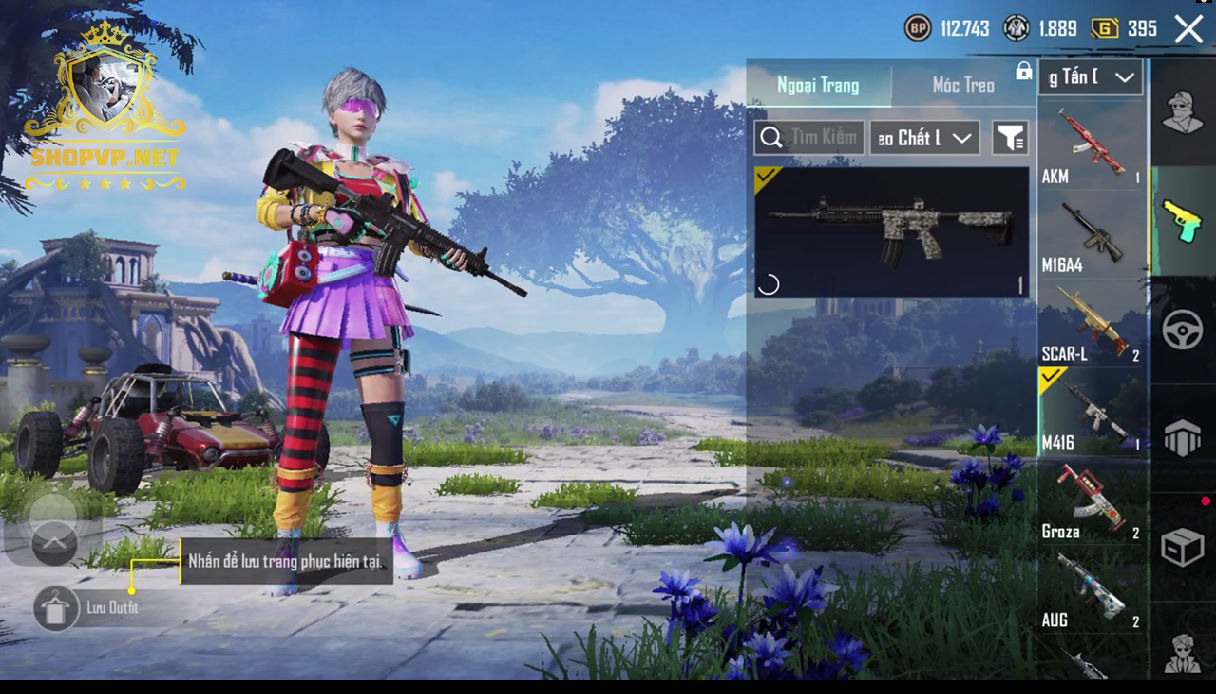Click the Tìm Kiếm search field

(811, 138)
